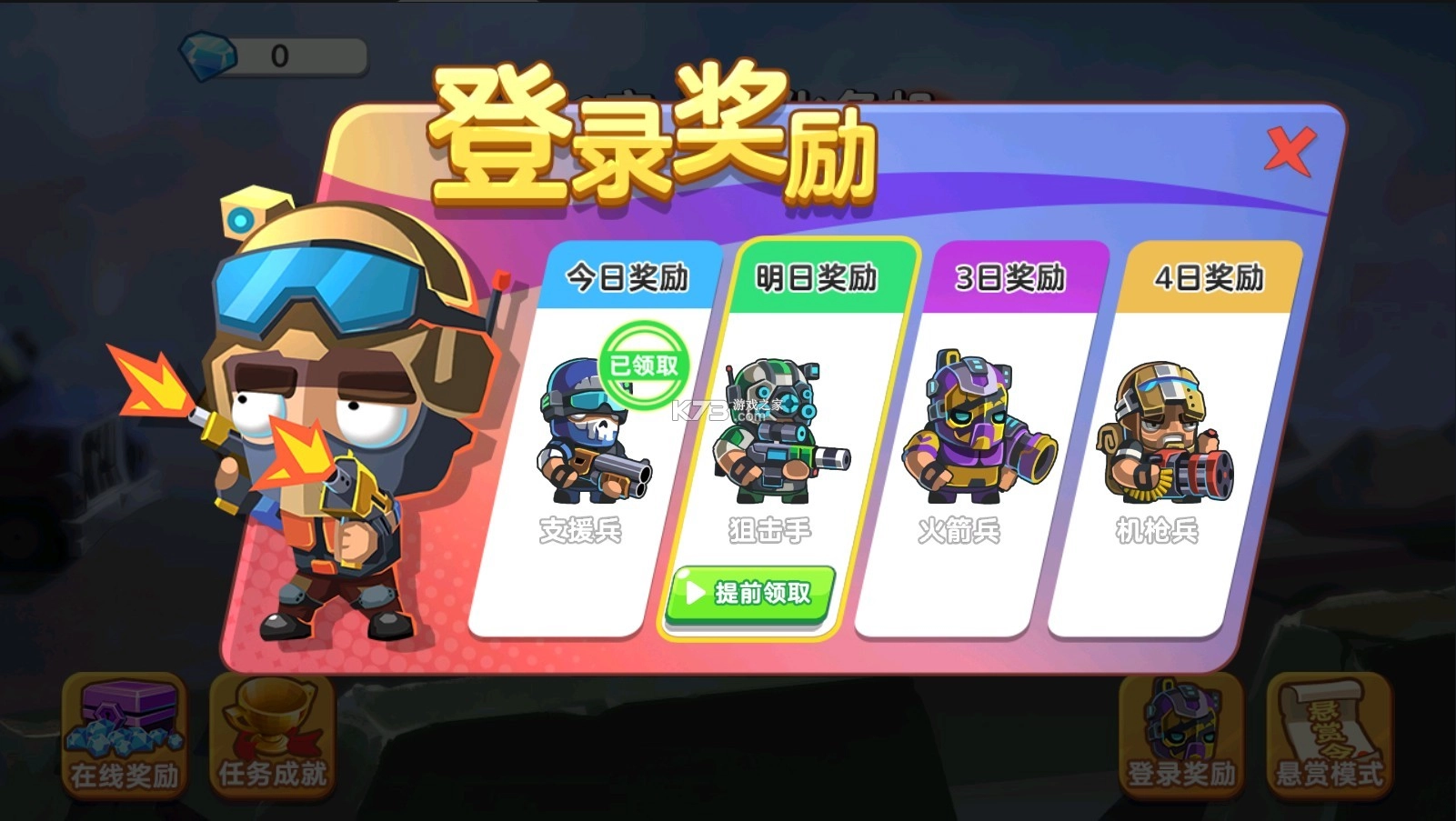
Task: Click the blue diamond gem icon
Action: 207,56
